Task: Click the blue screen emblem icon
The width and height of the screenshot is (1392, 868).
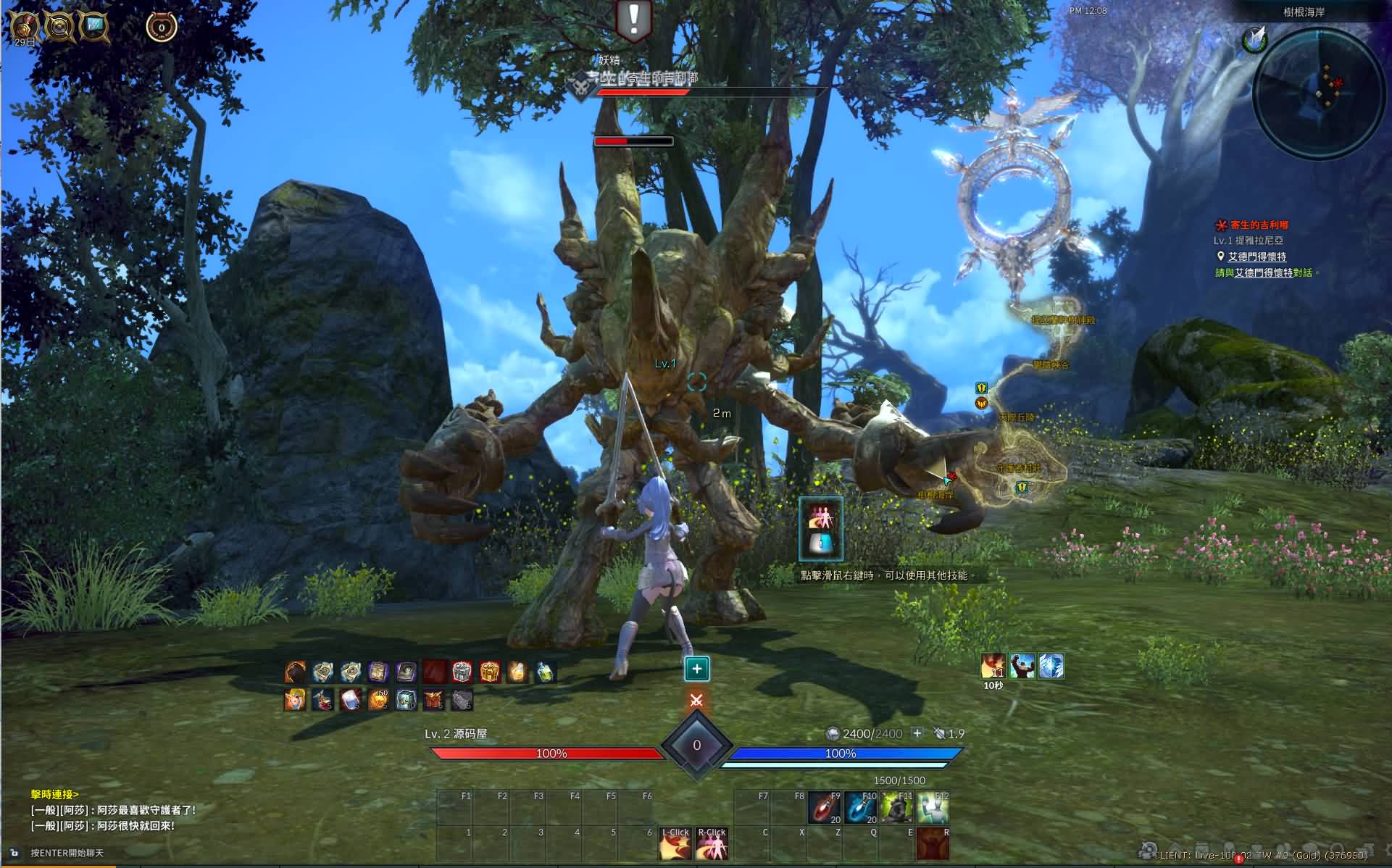Action: 94,28
